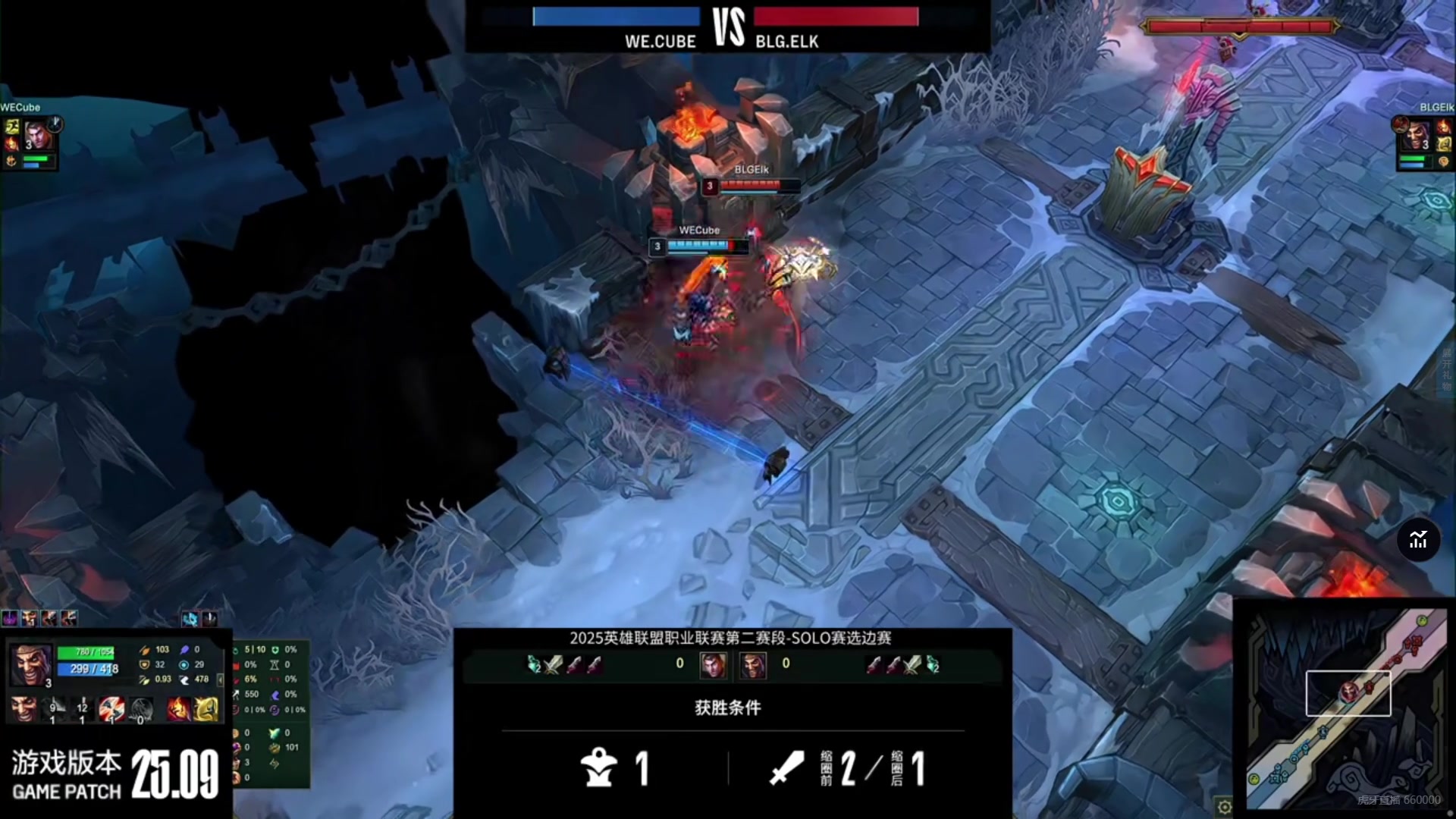The image size is (1456, 819).
Task: Open the Howling Abyss minimap
Action: pos(1346,709)
